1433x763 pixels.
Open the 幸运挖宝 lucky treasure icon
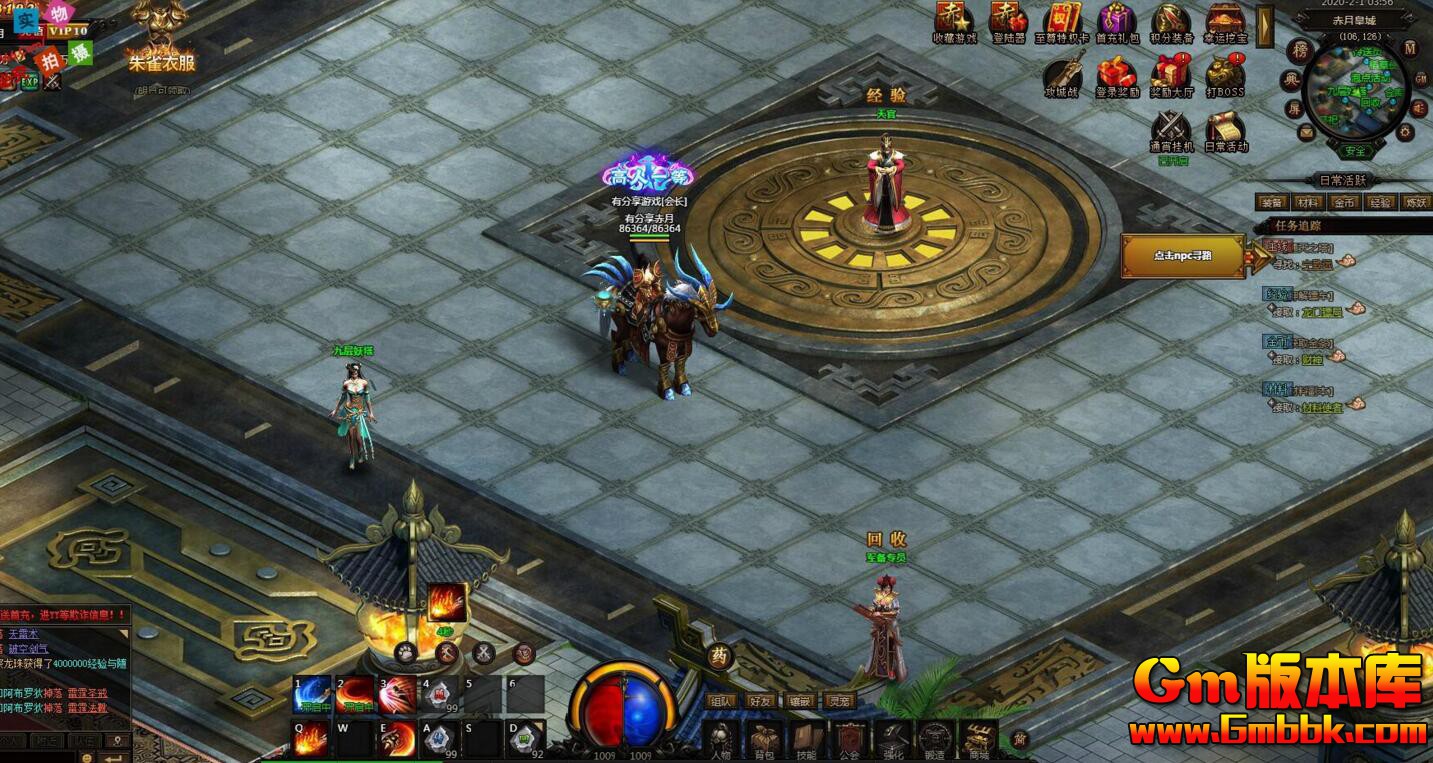(1225, 20)
